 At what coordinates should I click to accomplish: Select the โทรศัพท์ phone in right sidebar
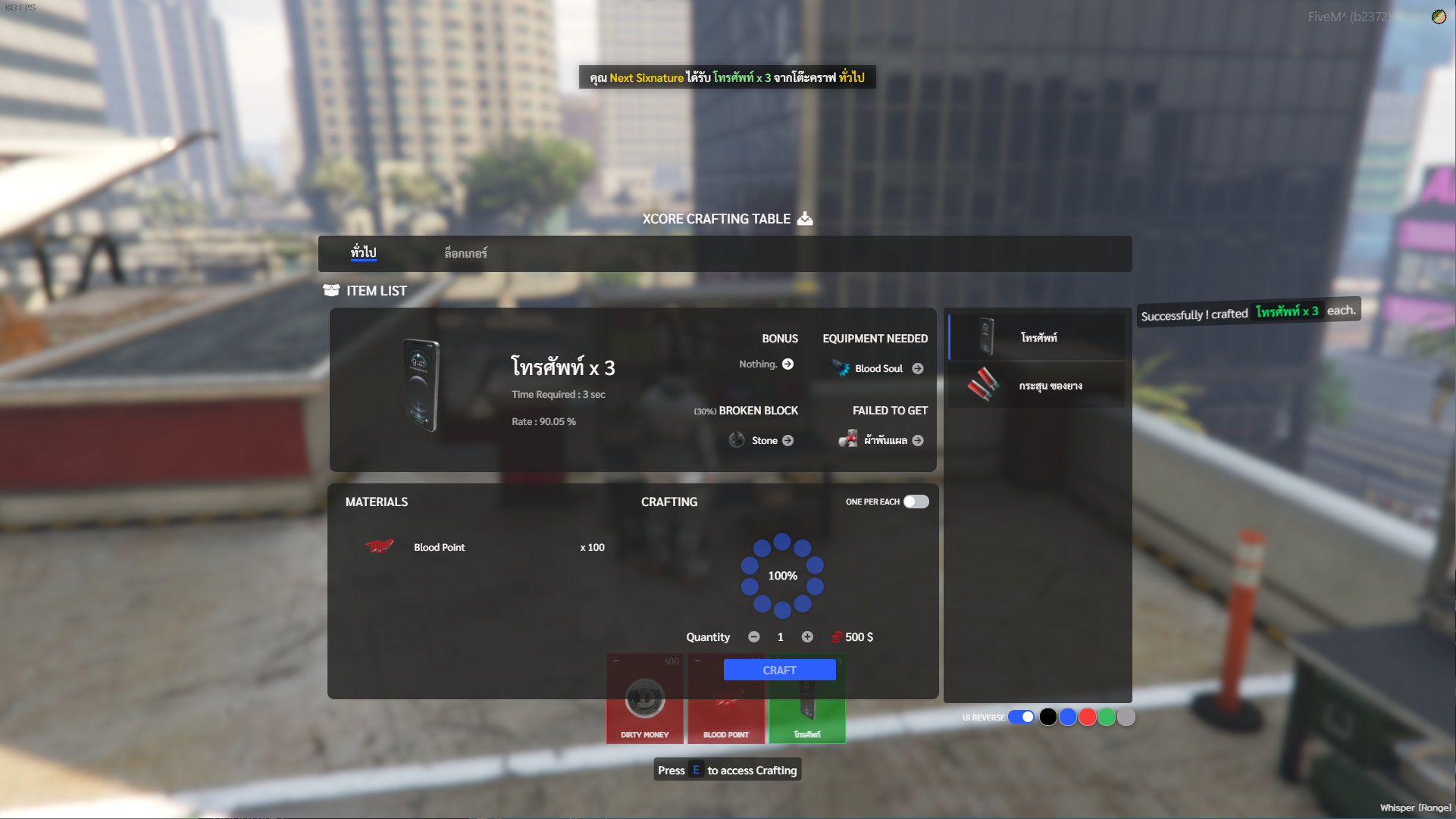click(1037, 336)
